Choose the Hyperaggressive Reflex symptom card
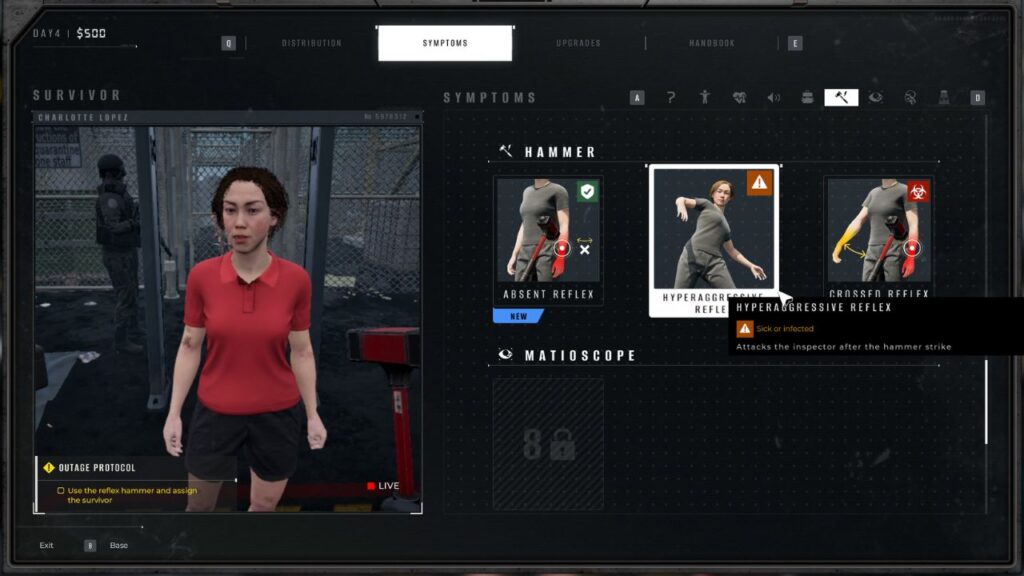 click(714, 240)
